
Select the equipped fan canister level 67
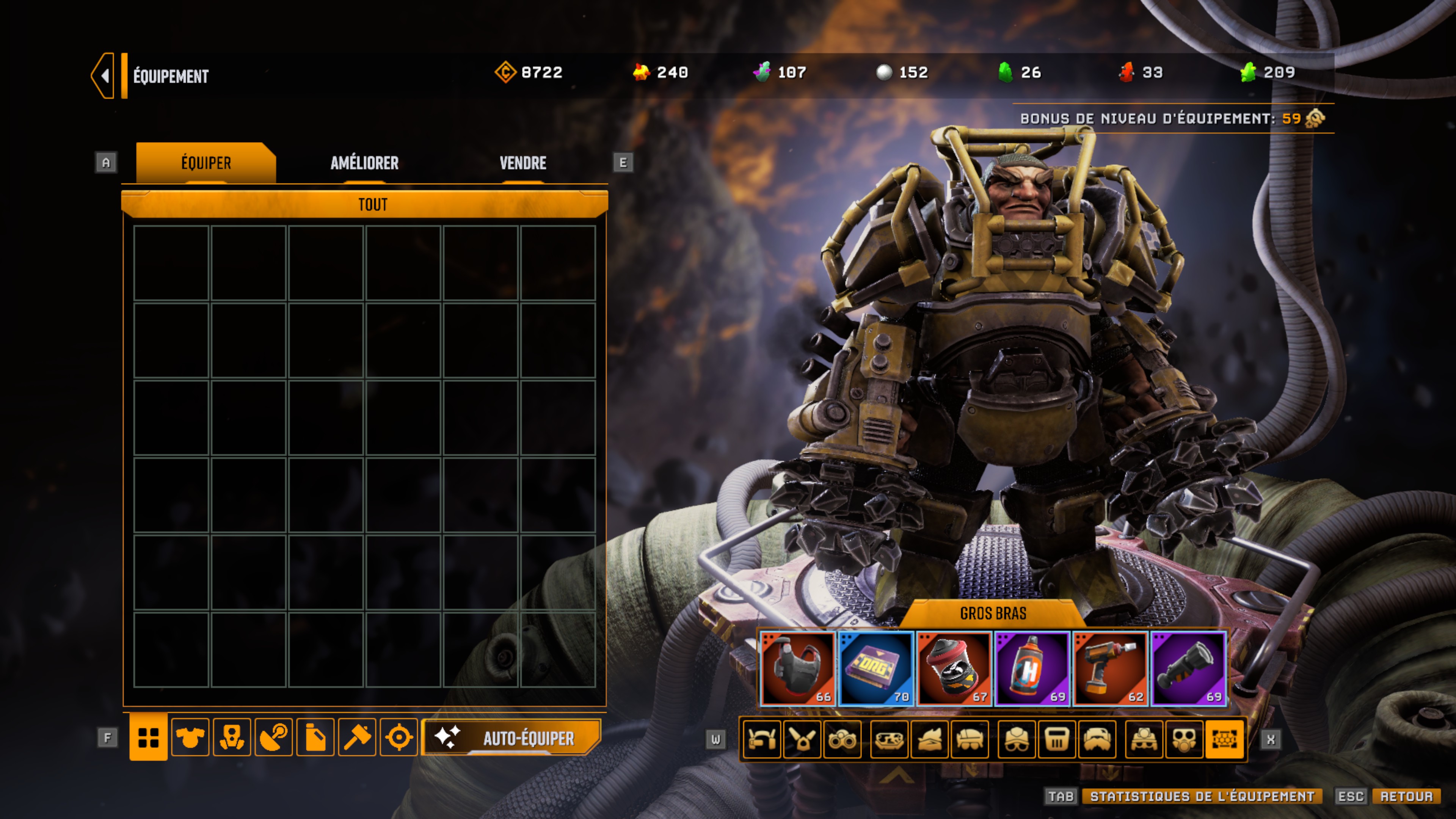[x=954, y=668]
